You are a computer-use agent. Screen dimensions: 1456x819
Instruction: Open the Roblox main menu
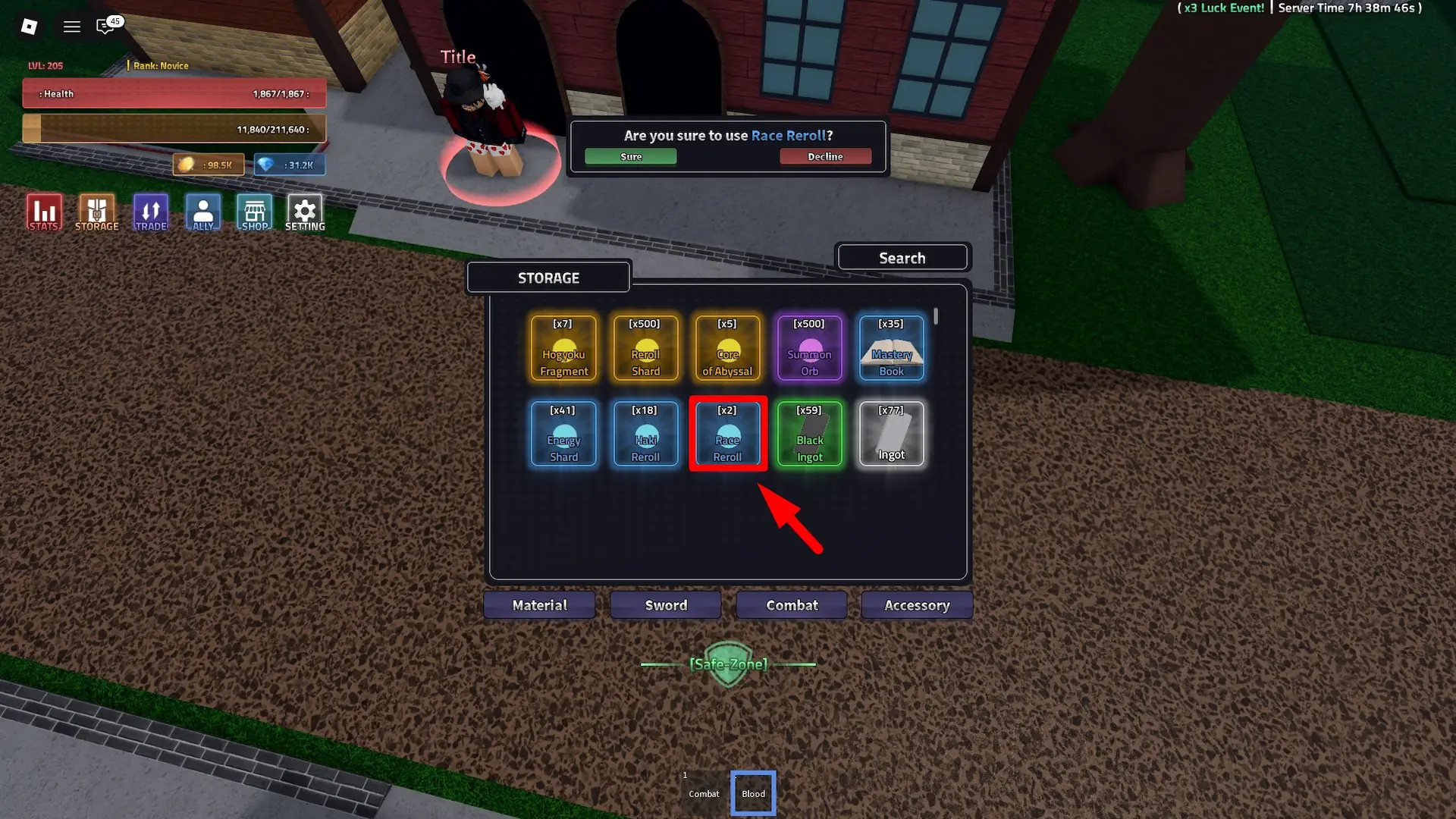pos(71,27)
